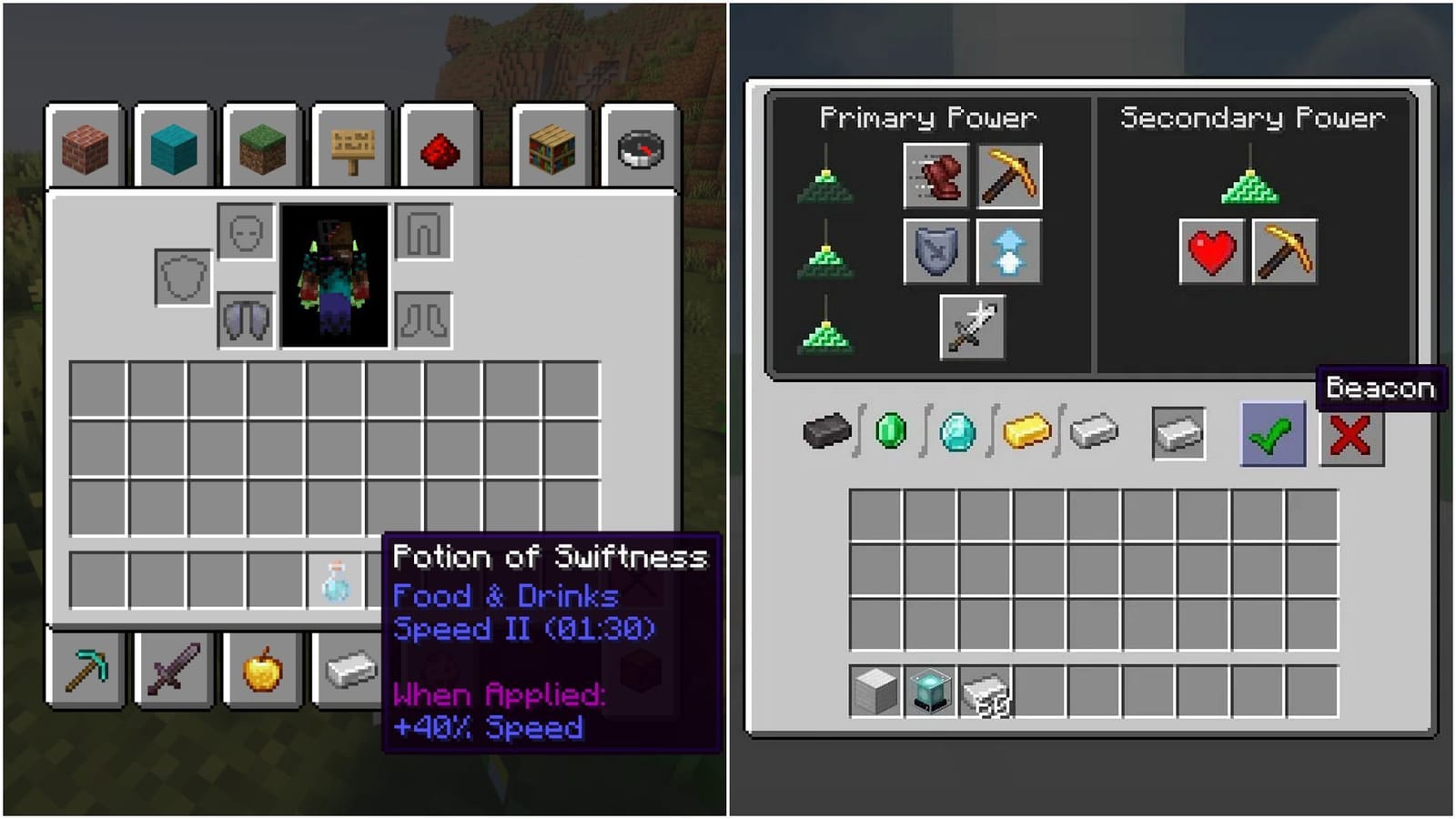Screen dimensions: 1456x819
Task: Cancel beacon selection with the red X
Action: (x=1350, y=434)
